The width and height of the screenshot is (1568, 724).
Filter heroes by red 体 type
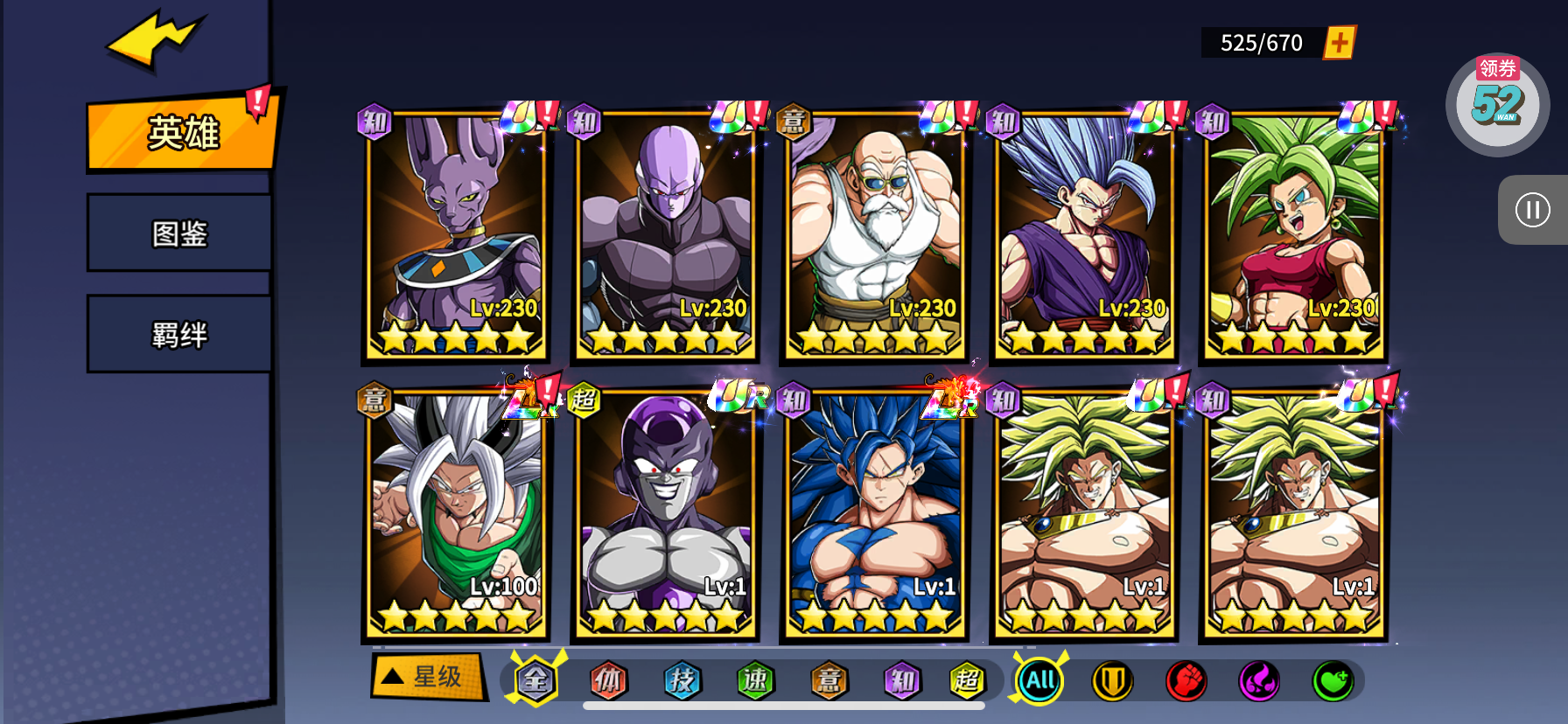pyautogui.click(x=608, y=680)
